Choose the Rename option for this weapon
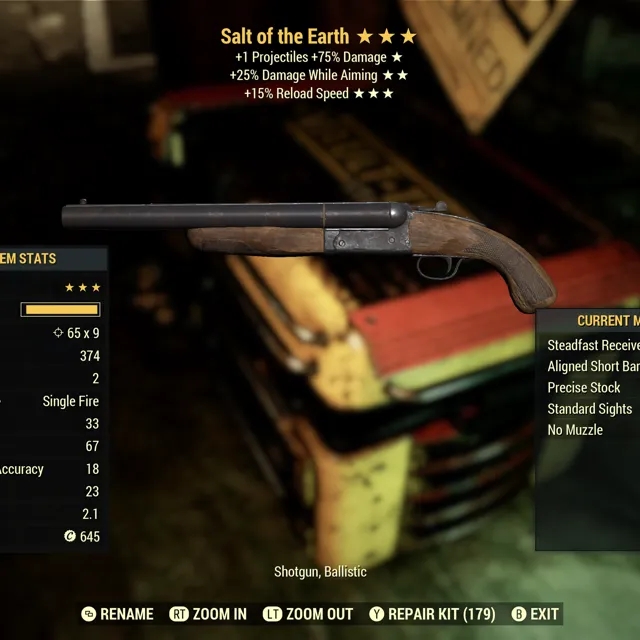 118,614
